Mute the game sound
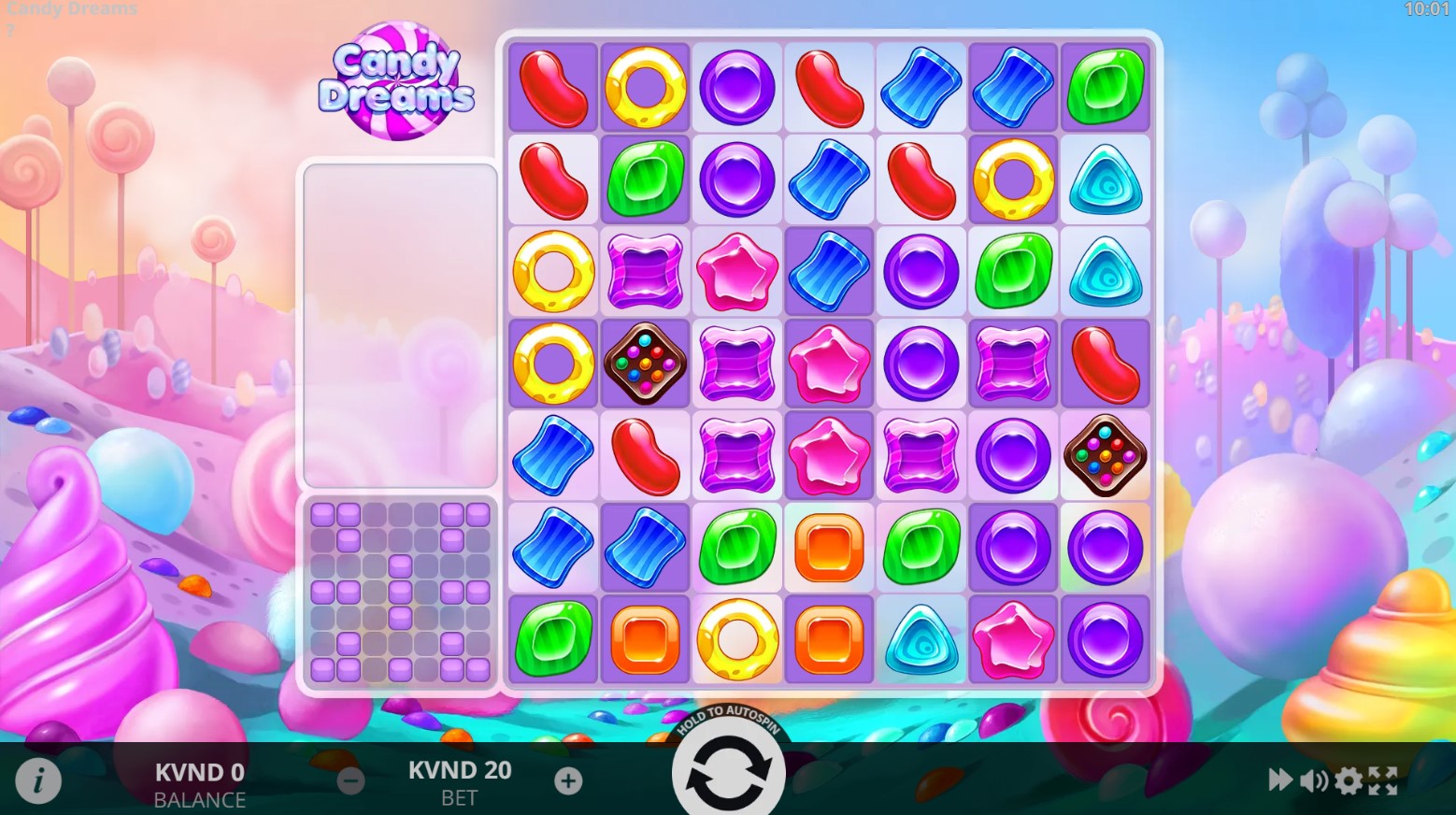 1313,779
